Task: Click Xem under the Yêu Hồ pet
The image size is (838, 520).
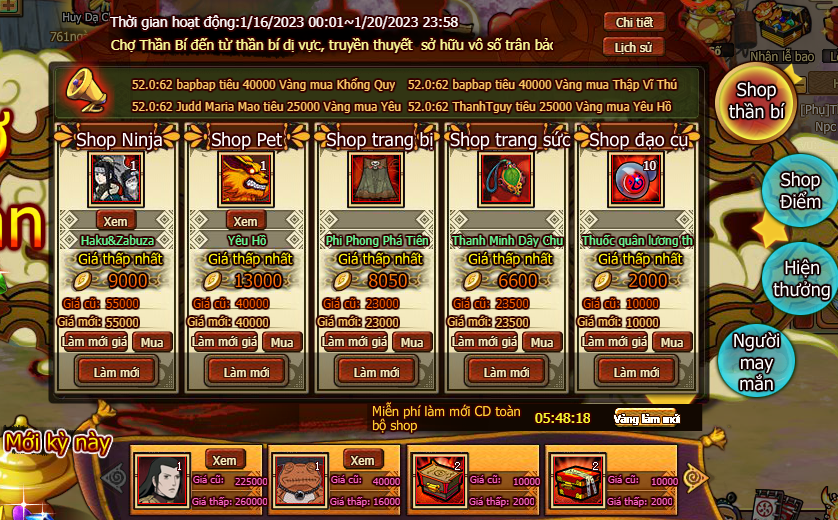Action: pos(246,220)
